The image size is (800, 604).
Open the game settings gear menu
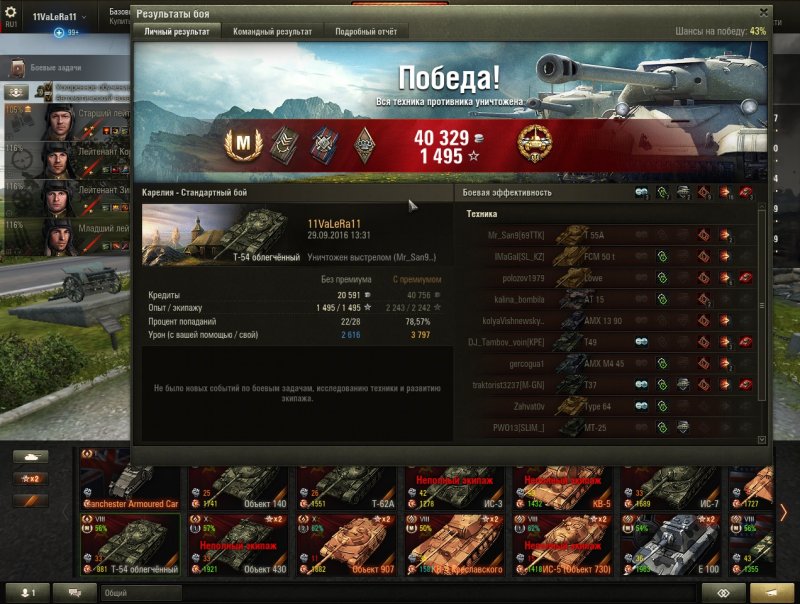click(11, 13)
